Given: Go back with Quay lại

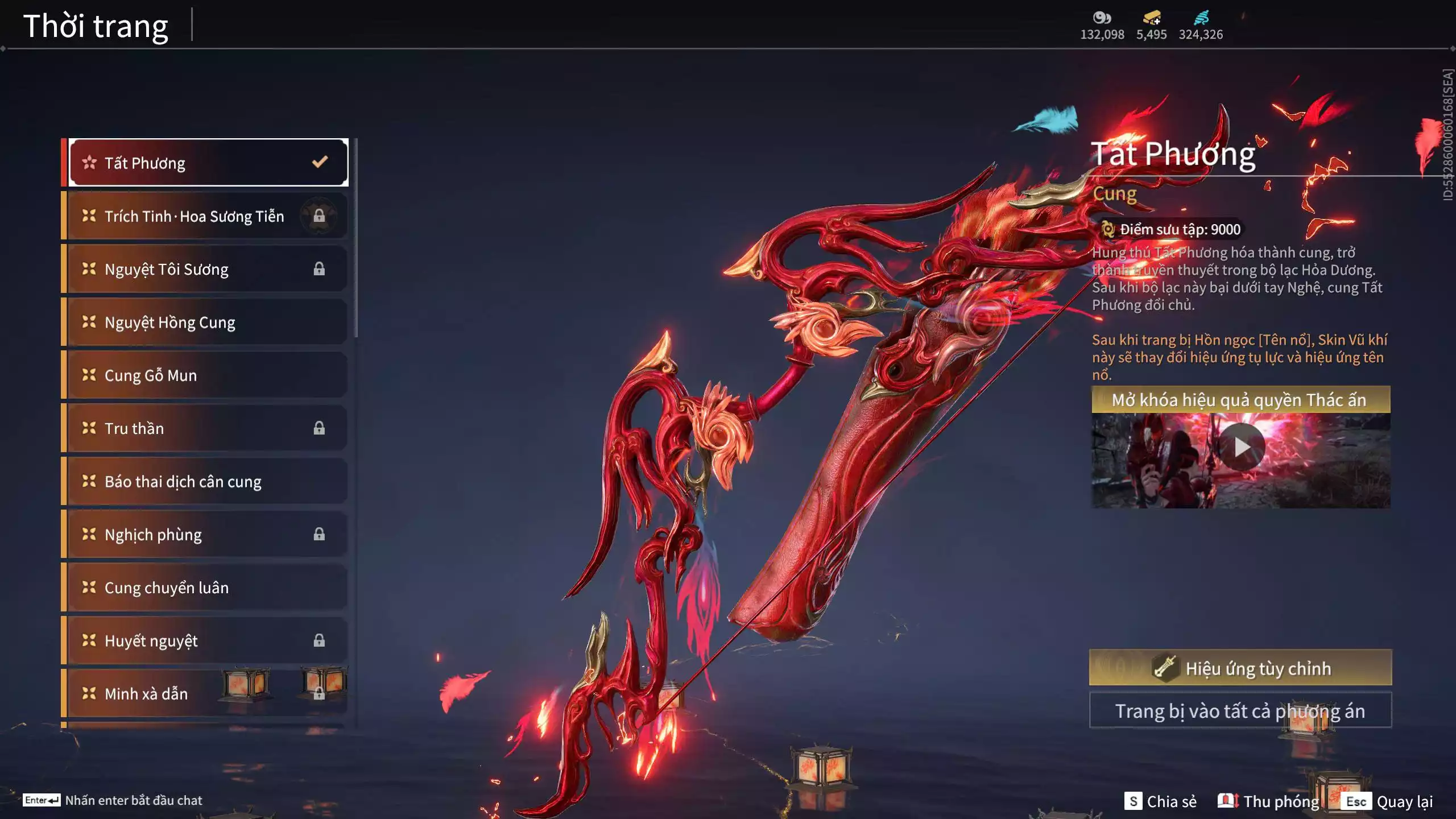Looking at the screenshot, I should (x=1387, y=801).
